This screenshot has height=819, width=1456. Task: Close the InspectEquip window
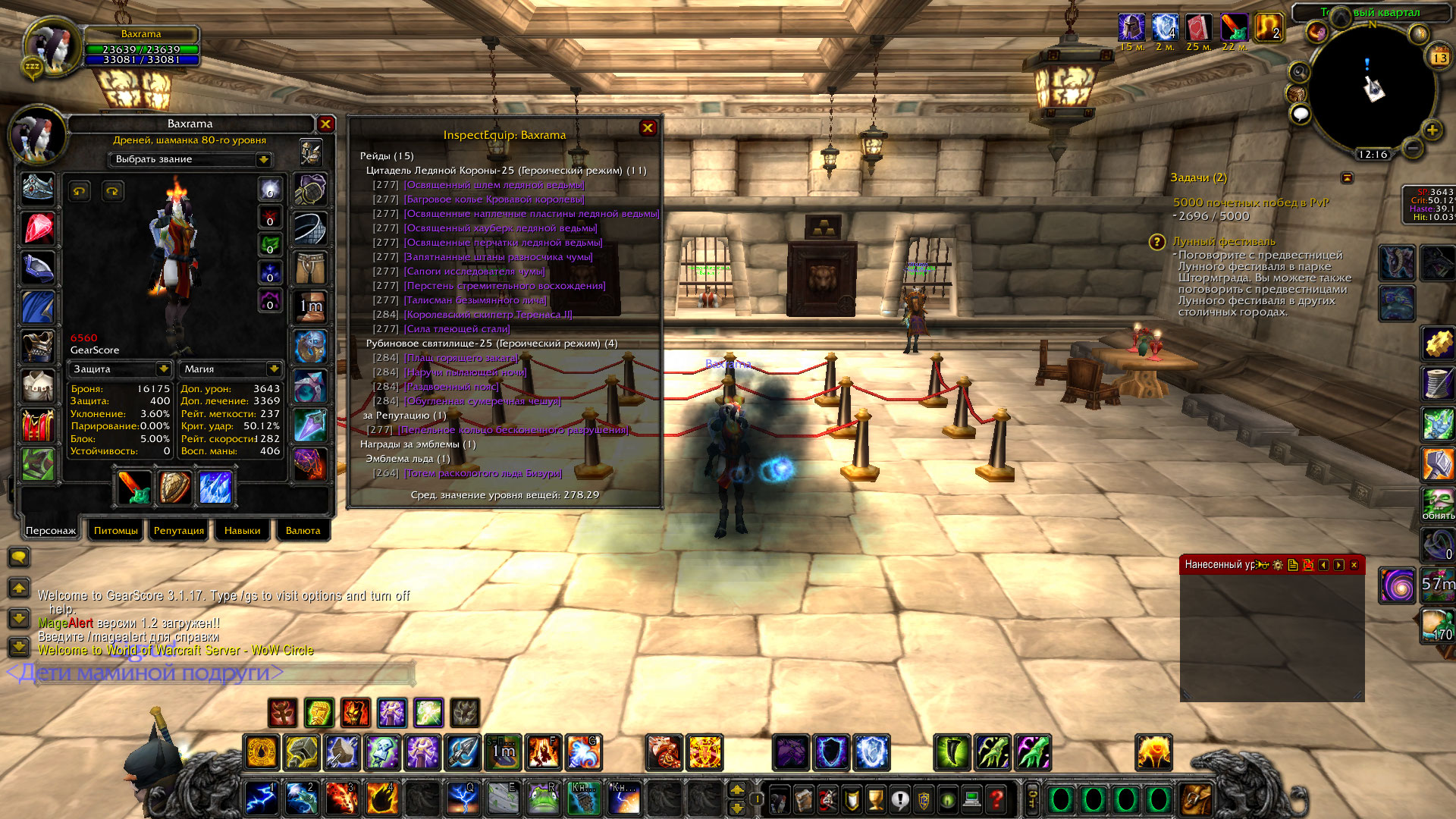click(x=648, y=128)
